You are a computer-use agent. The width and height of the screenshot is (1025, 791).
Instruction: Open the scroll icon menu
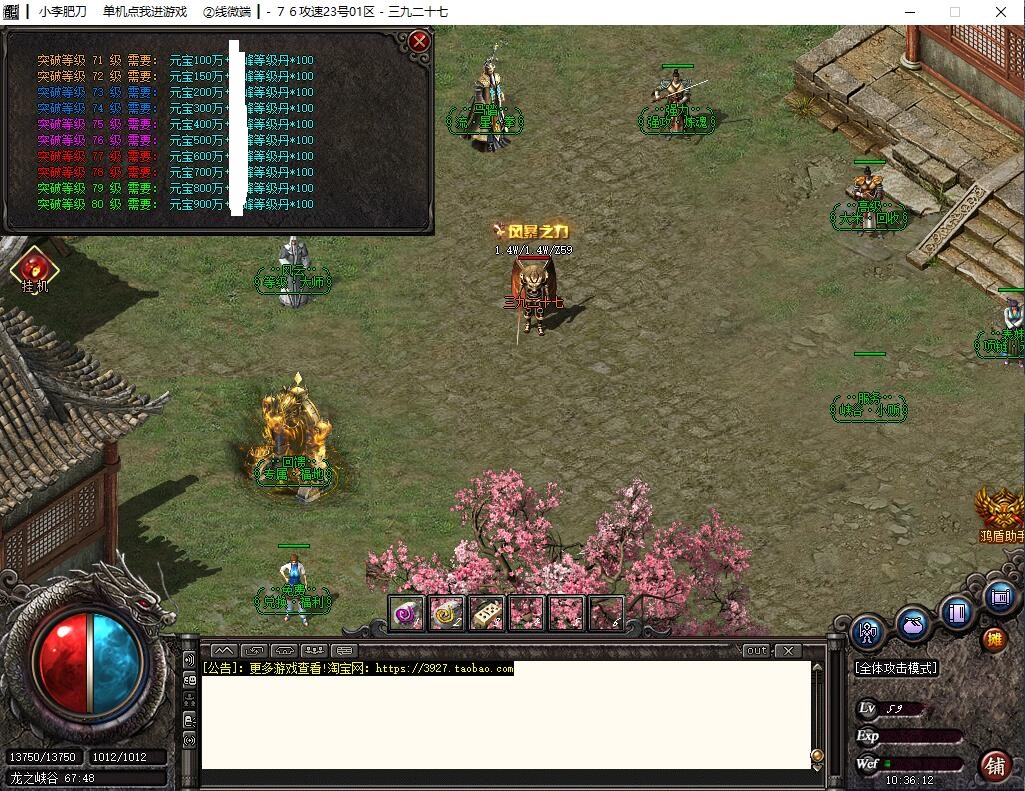999,597
